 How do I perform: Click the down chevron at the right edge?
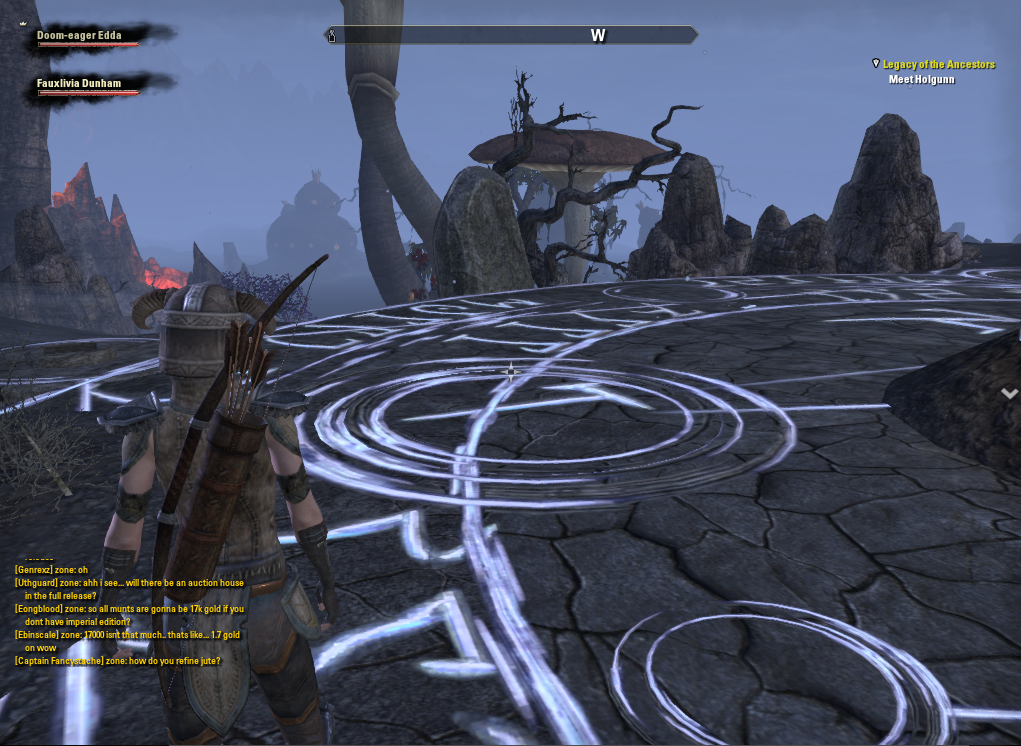(1009, 394)
